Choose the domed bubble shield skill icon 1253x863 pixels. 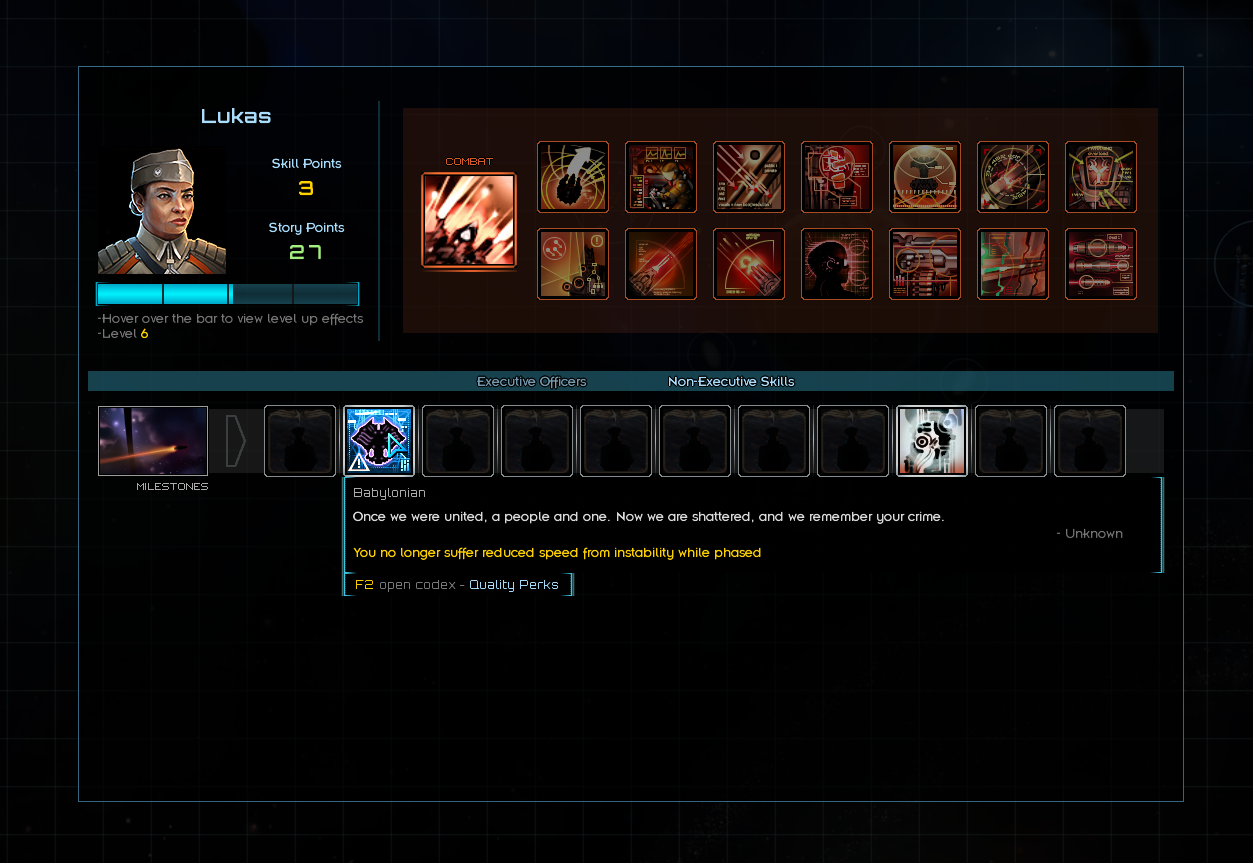[925, 177]
